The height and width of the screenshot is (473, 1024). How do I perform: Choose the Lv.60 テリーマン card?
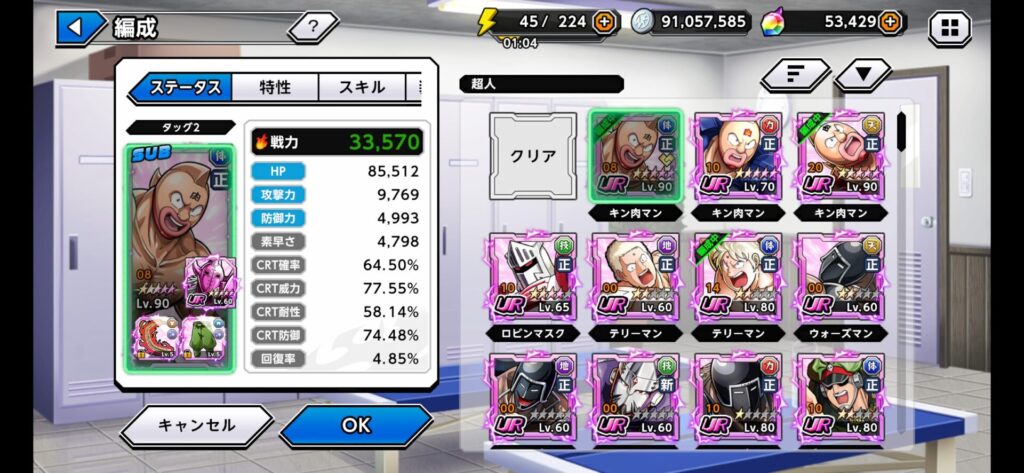click(634, 277)
